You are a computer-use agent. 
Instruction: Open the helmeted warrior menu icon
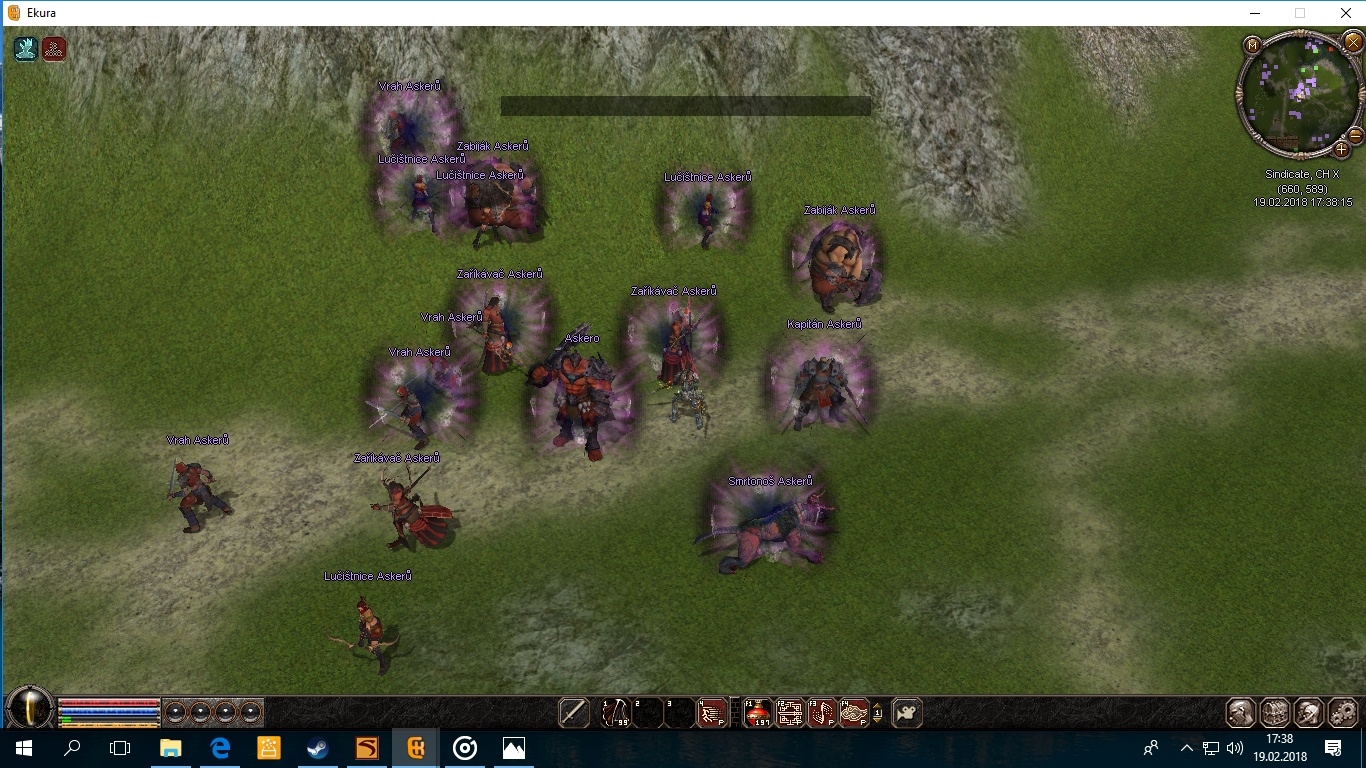(1308, 713)
